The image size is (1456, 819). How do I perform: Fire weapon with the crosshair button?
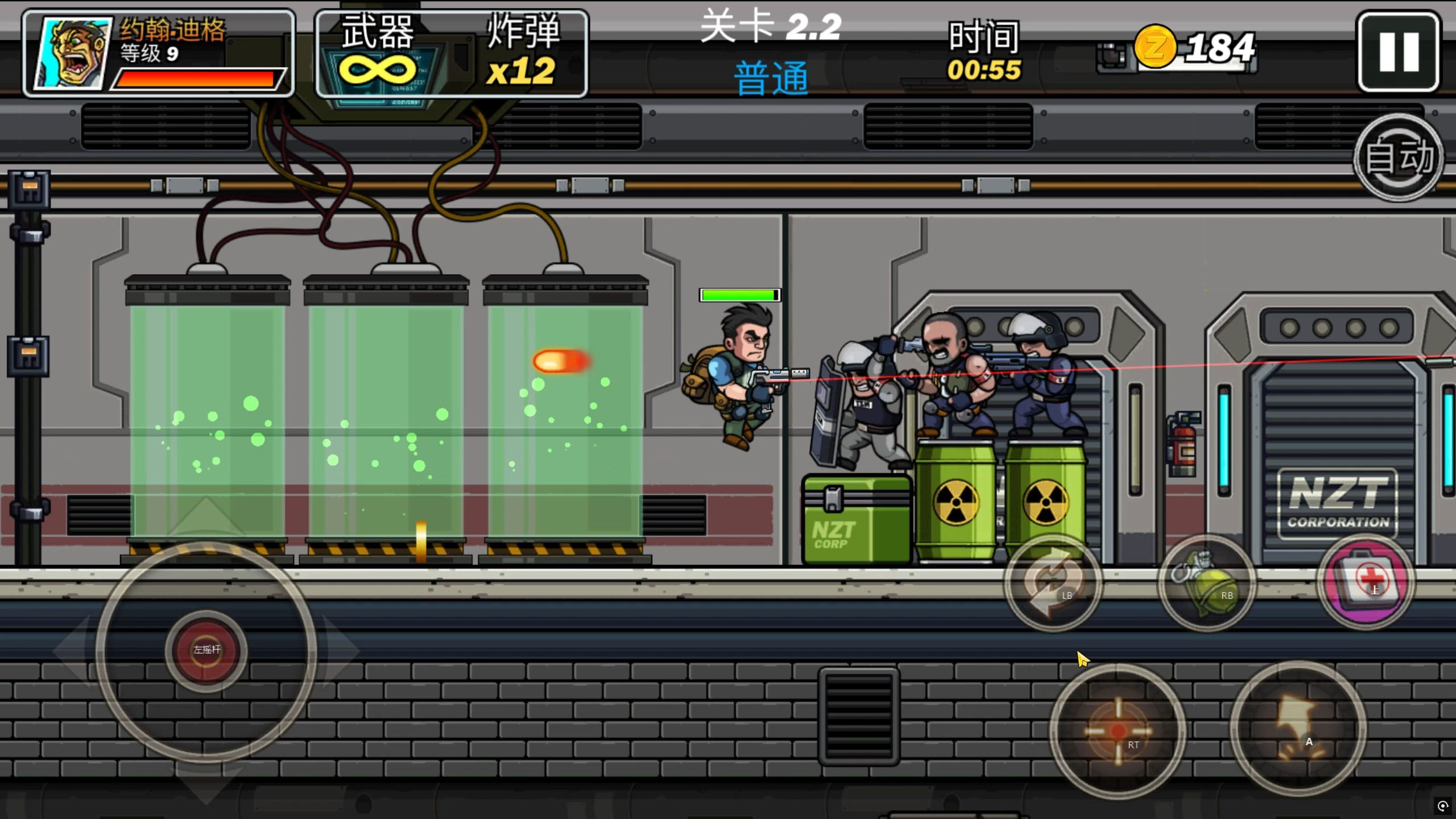[x=1118, y=731]
